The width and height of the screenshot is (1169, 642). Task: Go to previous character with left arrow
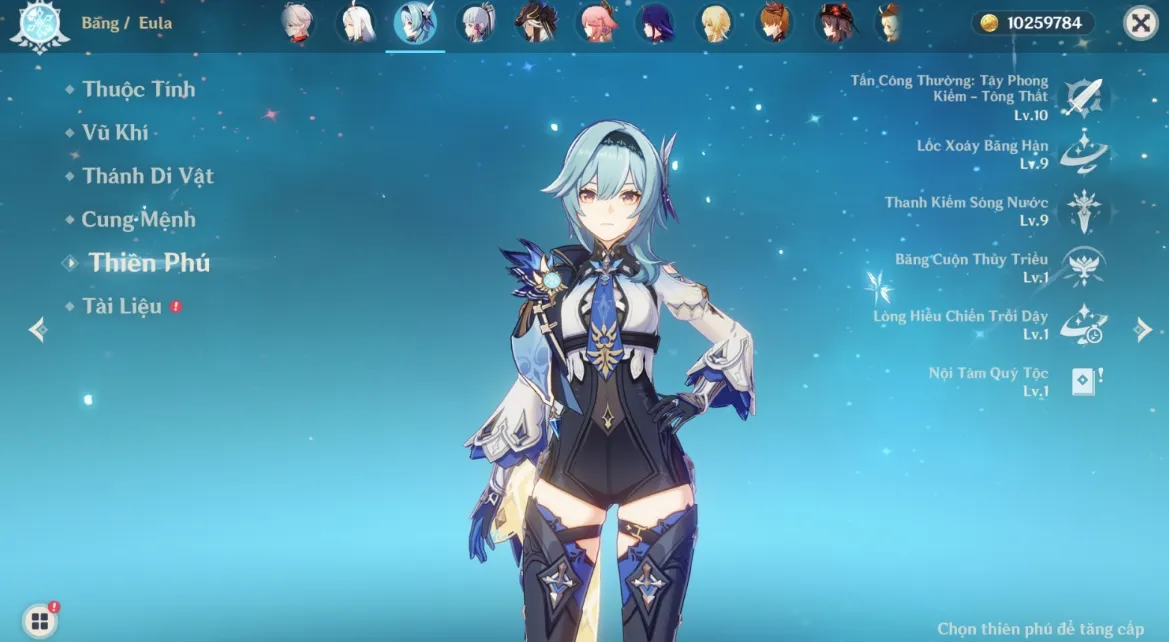click(x=38, y=329)
